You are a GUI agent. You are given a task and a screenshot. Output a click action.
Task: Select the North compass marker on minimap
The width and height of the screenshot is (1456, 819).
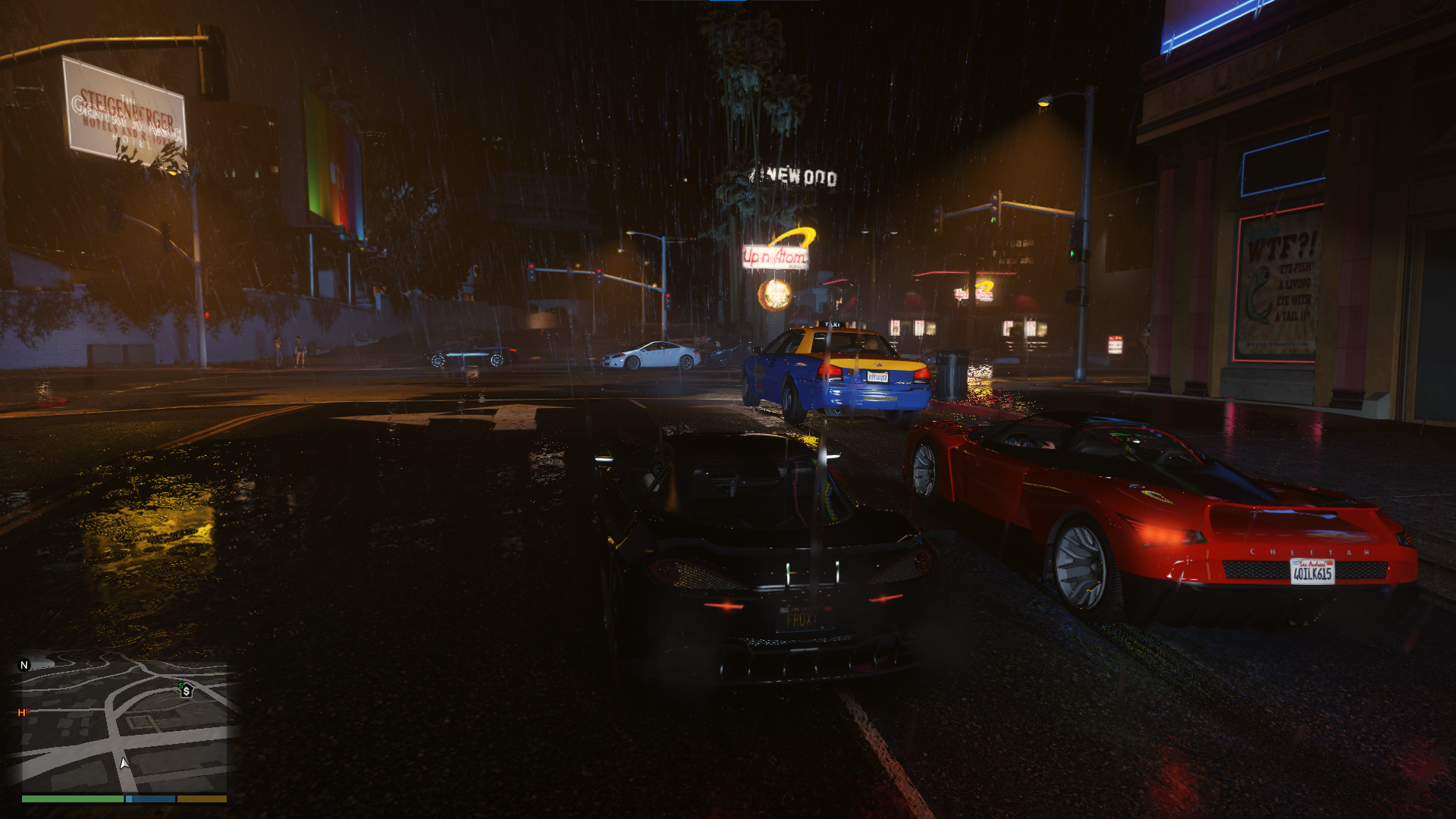point(24,665)
